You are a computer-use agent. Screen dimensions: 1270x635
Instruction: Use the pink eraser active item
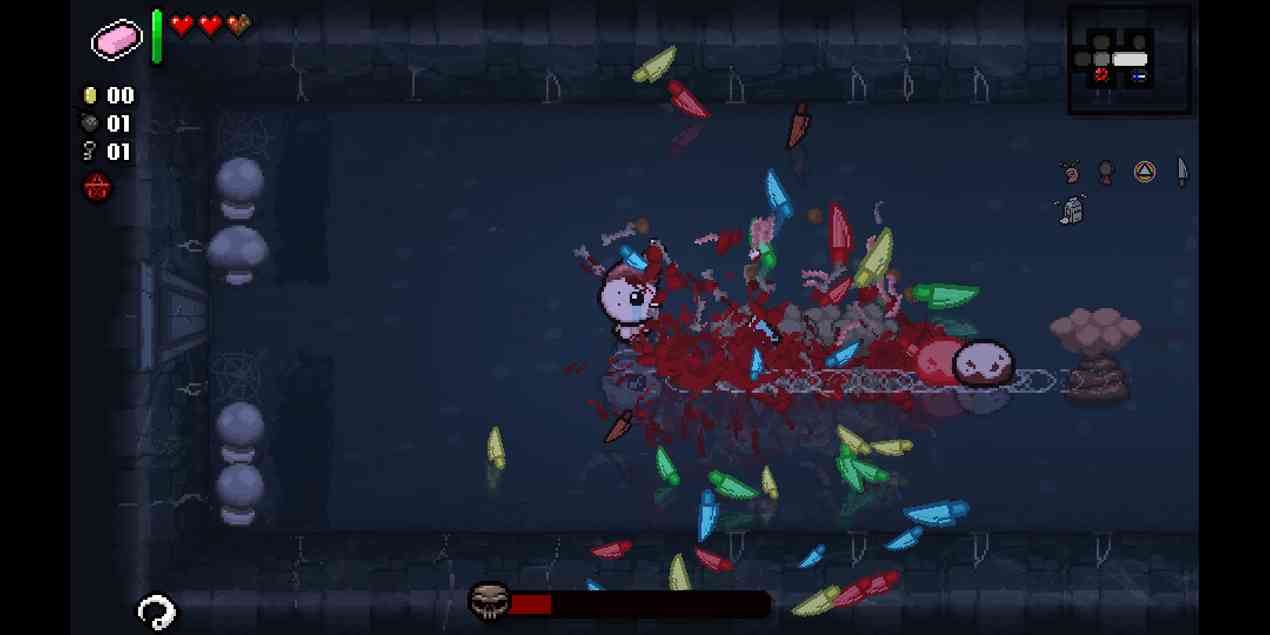[117, 39]
